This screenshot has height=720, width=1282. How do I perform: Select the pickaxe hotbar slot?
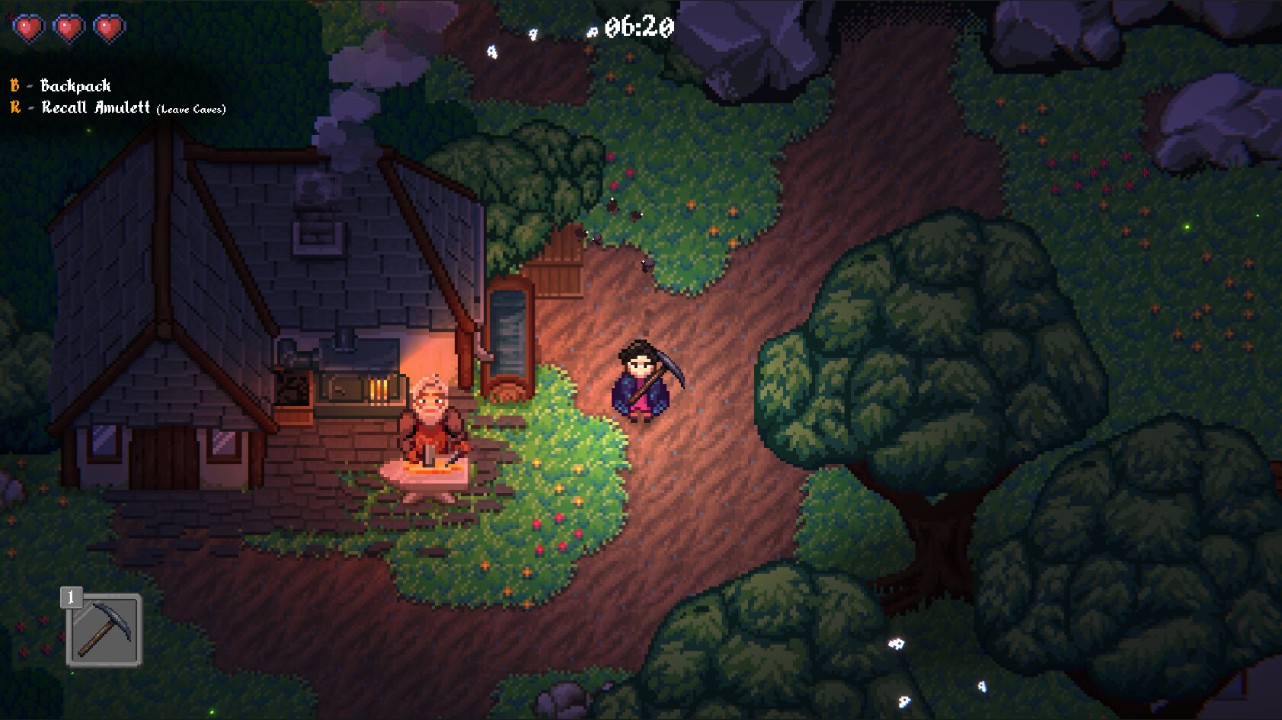click(105, 630)
